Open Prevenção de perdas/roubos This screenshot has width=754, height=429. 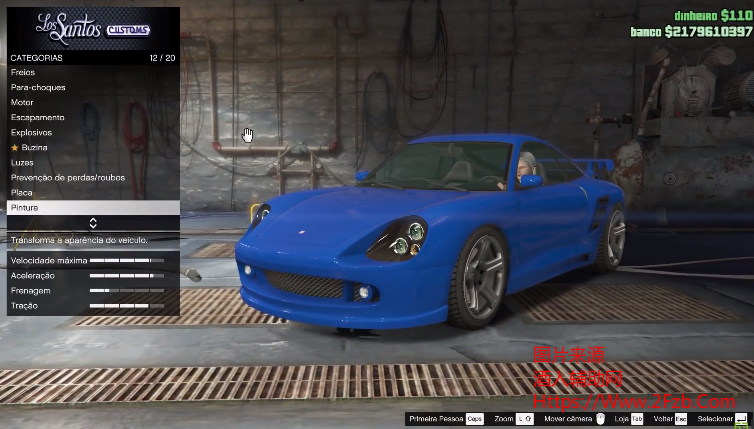tap(92, 177)
